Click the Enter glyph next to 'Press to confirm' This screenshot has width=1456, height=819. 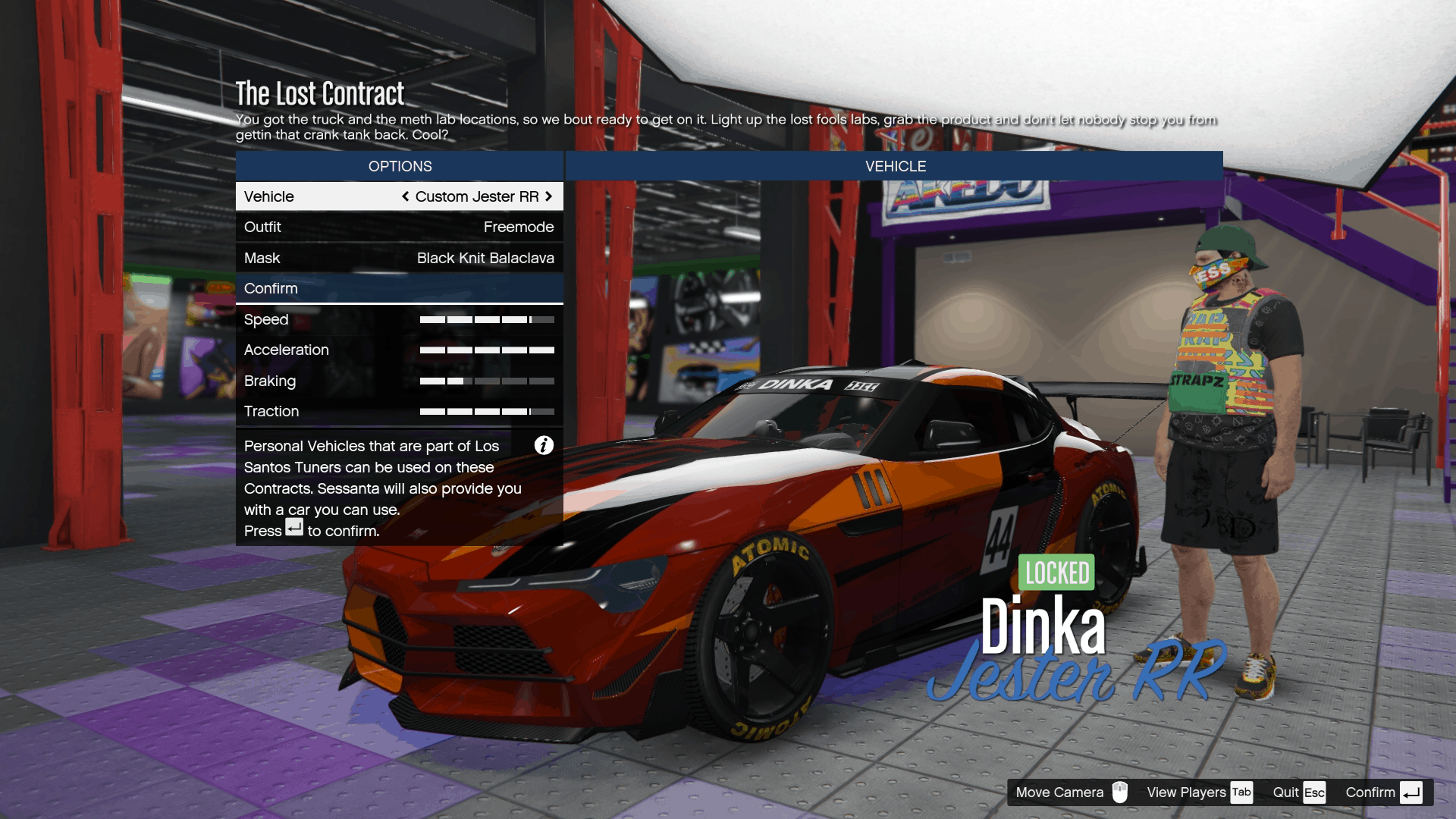pos(294,529)
